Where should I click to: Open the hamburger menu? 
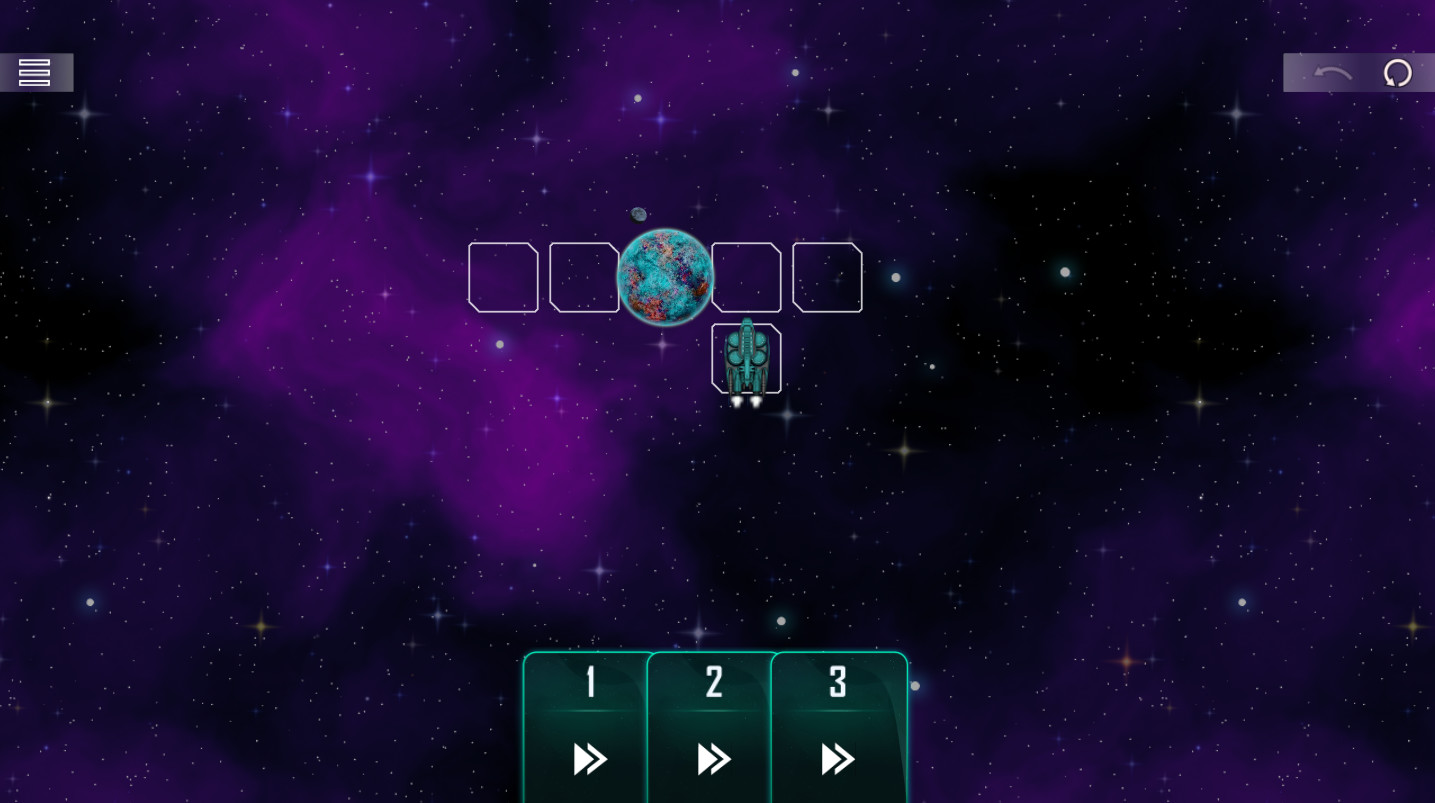(34, 72)
